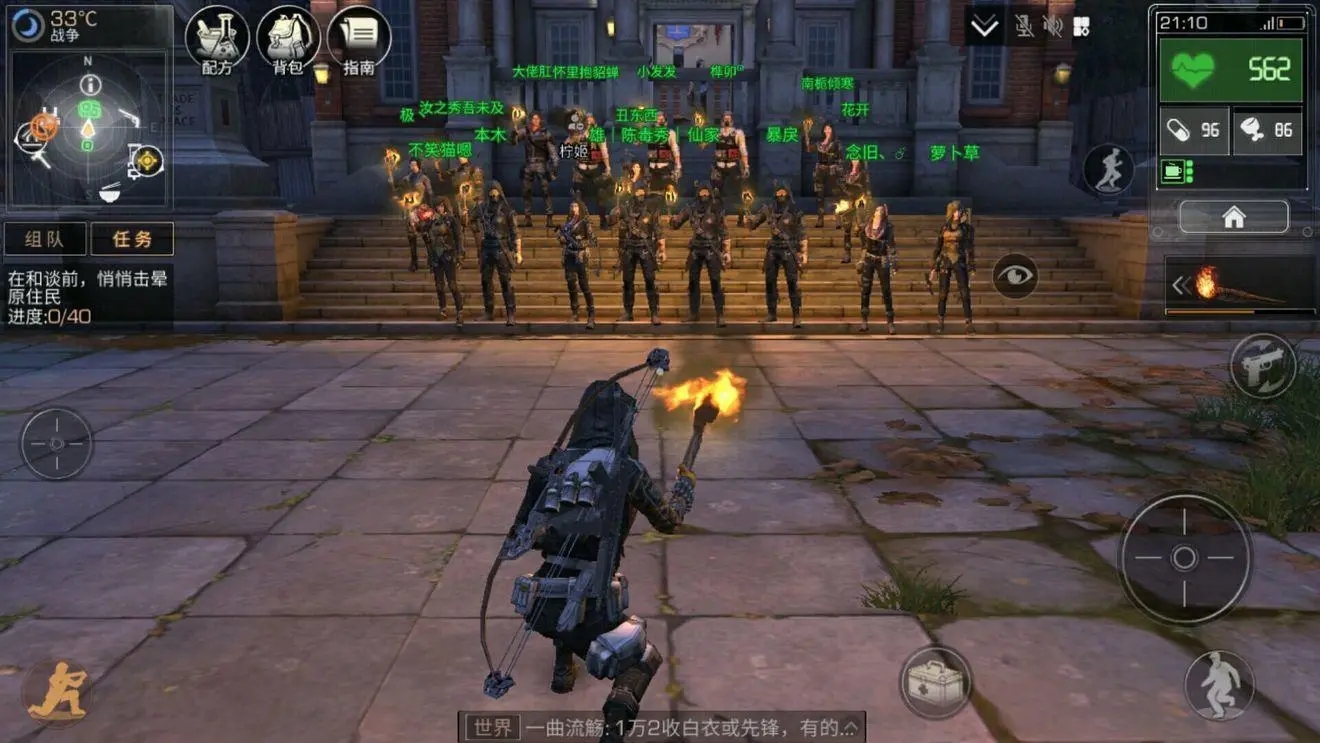Tap the supply box icon near crouch button
This screenshot has width=1320, height=743.
[x=935, y=681]
